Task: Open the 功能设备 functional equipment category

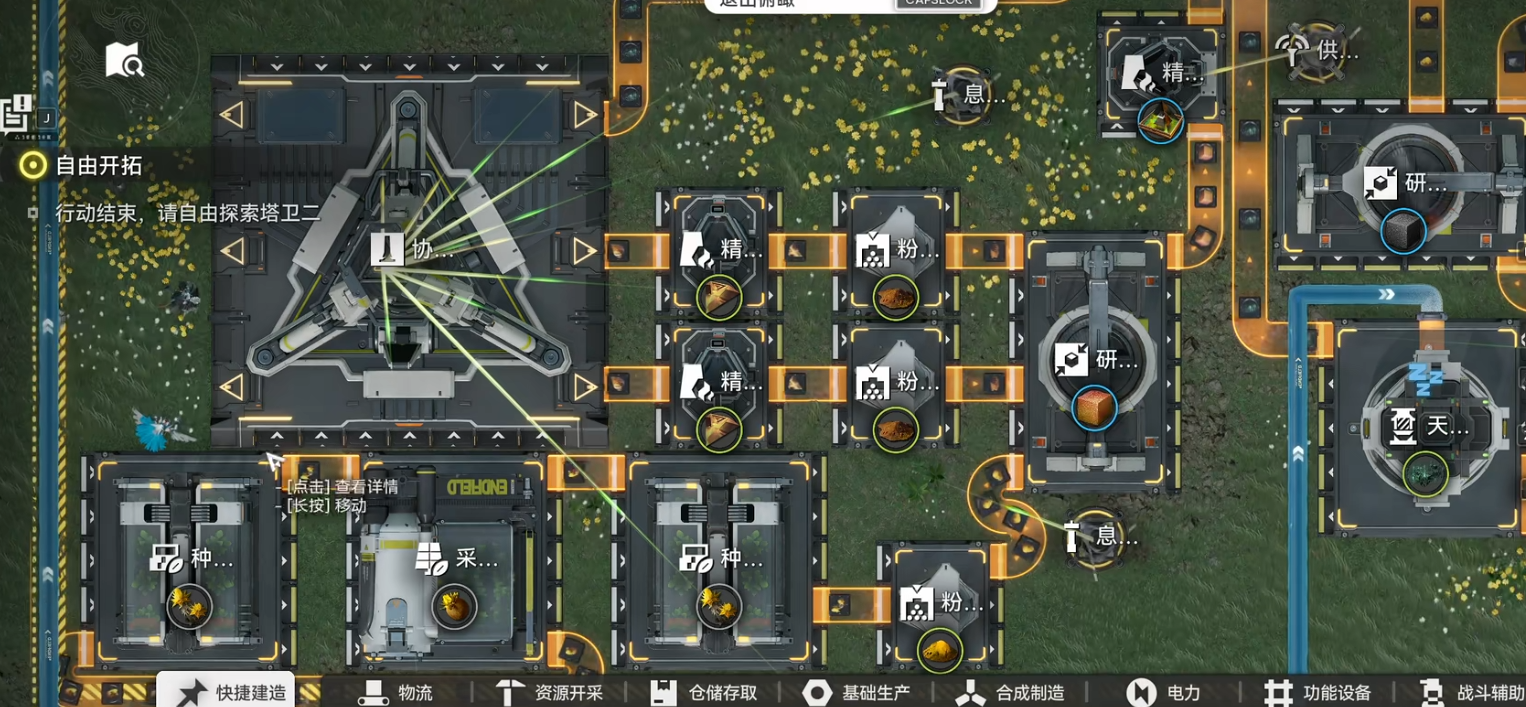Action: 1318,692
